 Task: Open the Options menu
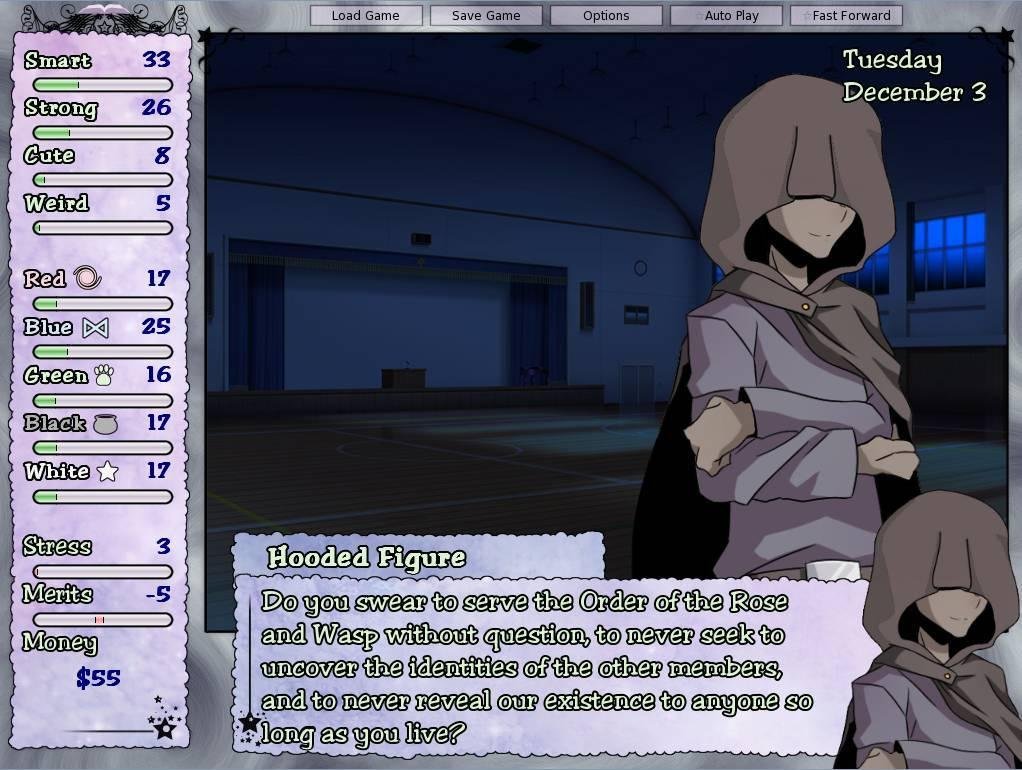pyautogui.click(x=606, y=16)
